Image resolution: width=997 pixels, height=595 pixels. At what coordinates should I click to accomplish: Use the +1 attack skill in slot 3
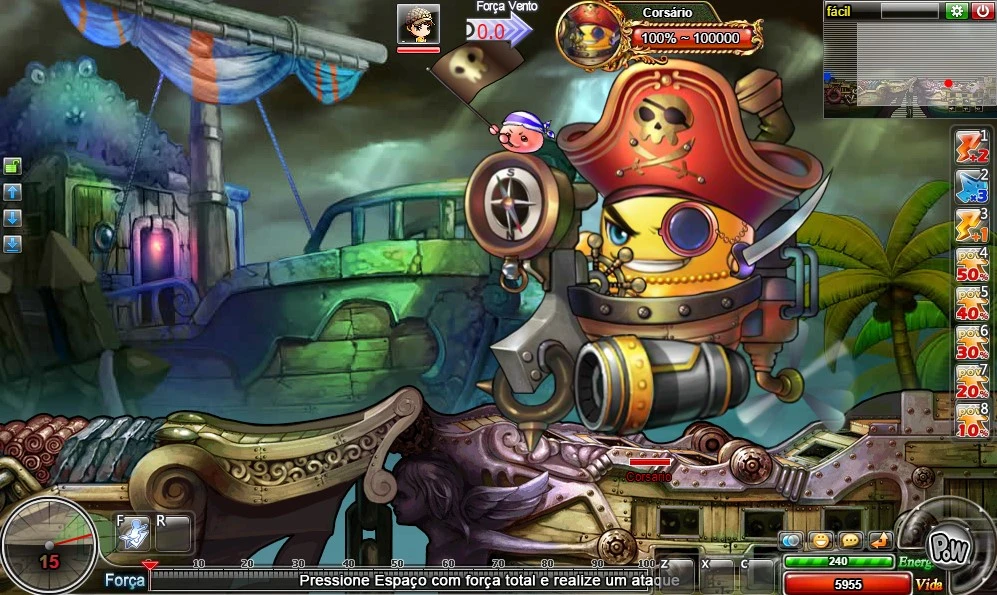tap(972, 224)
